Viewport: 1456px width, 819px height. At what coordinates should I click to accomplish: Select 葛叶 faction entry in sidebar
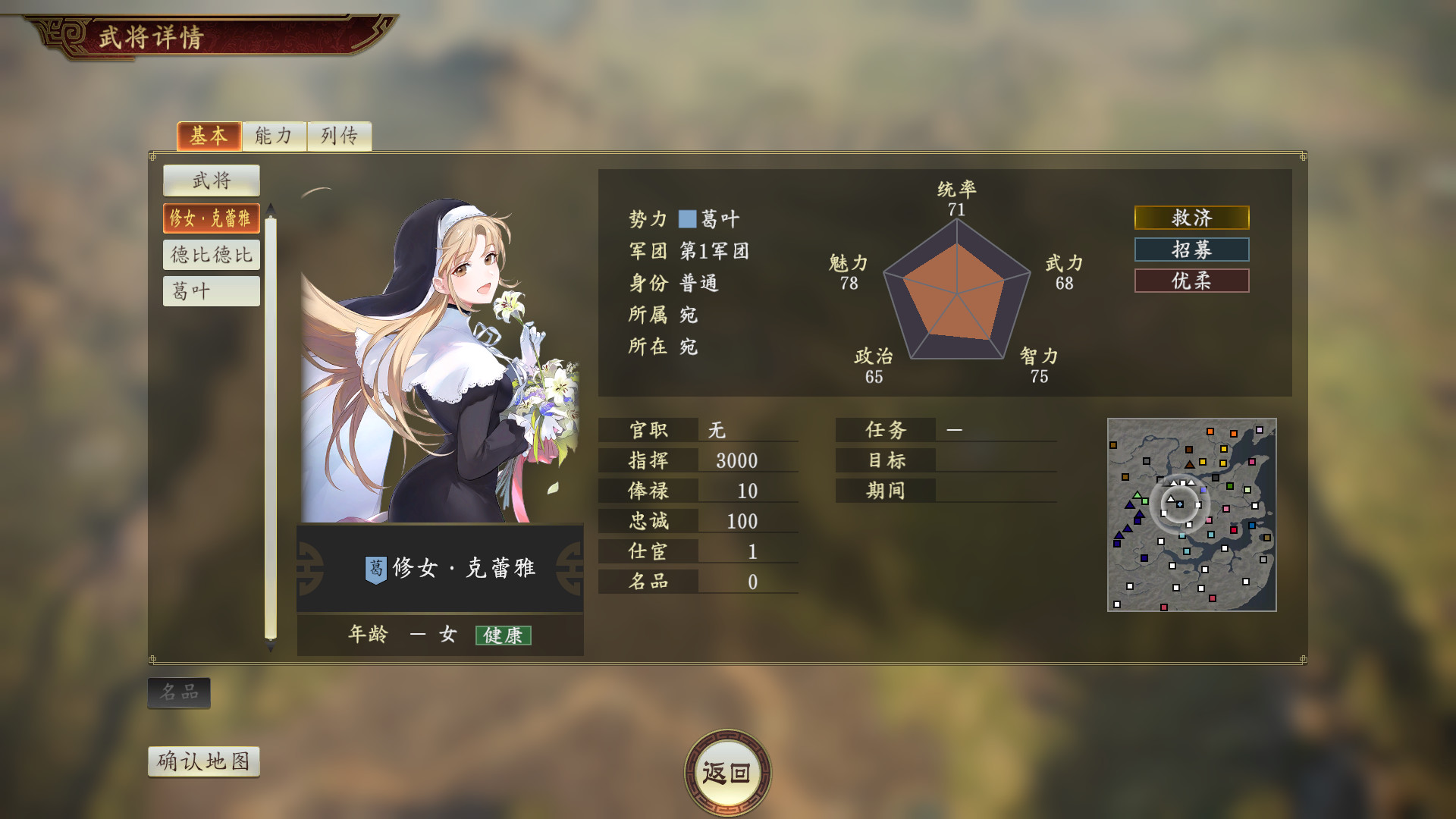(211, 290)
